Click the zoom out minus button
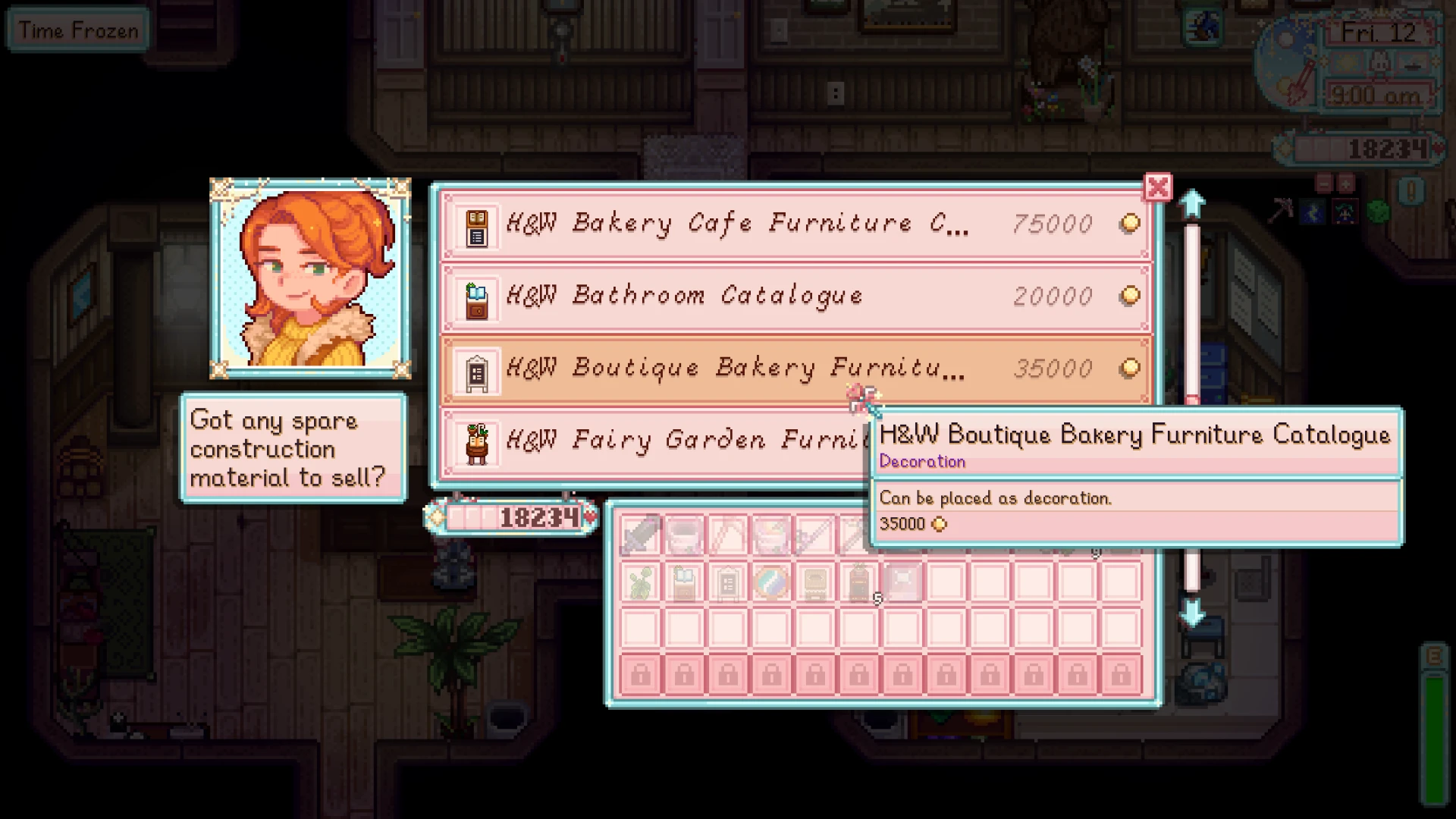The width and height of the screenshot is (1456, 819). coord(1324,184)
